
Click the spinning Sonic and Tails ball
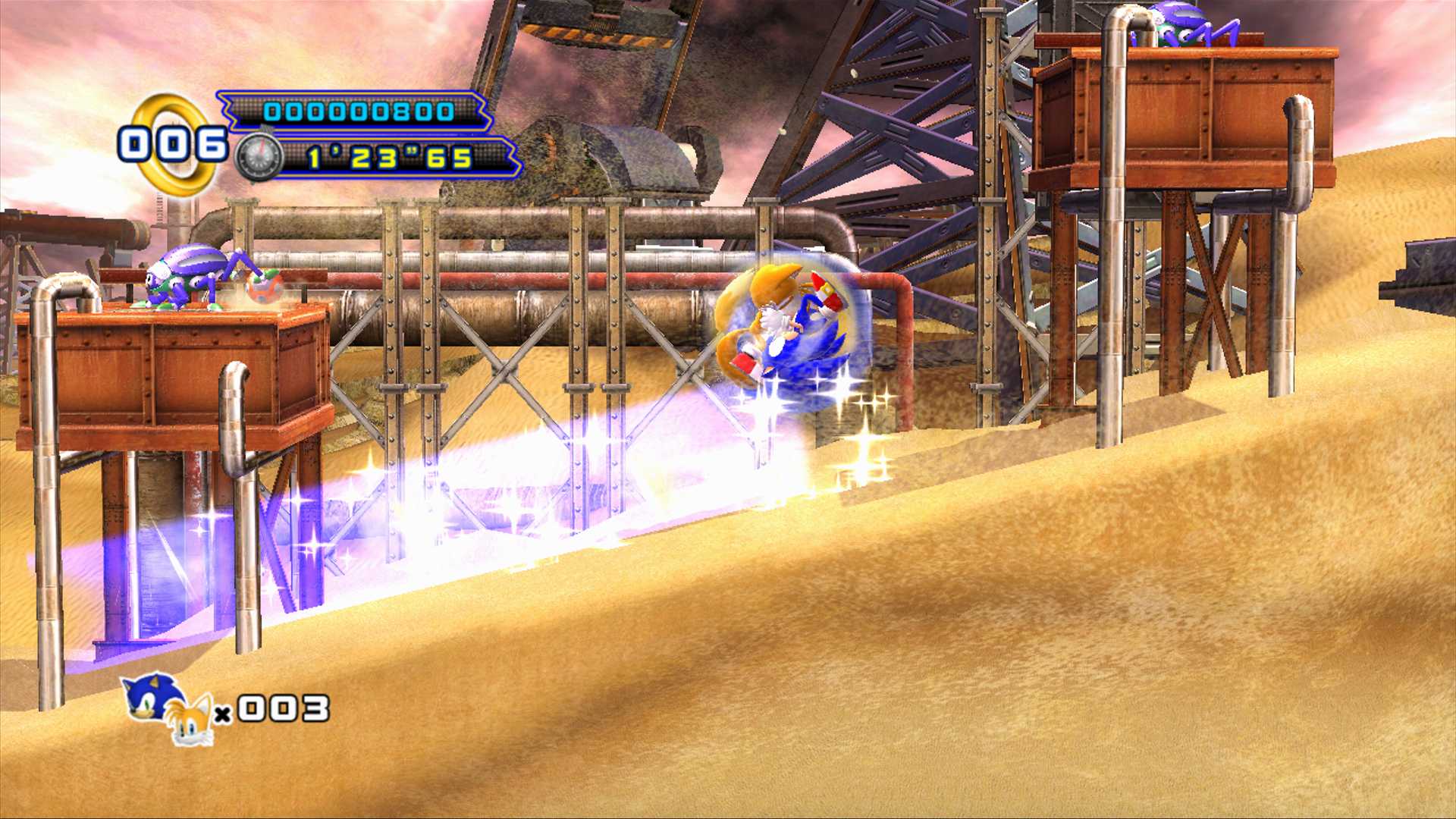pyautogui.click(x=789, y=326)
